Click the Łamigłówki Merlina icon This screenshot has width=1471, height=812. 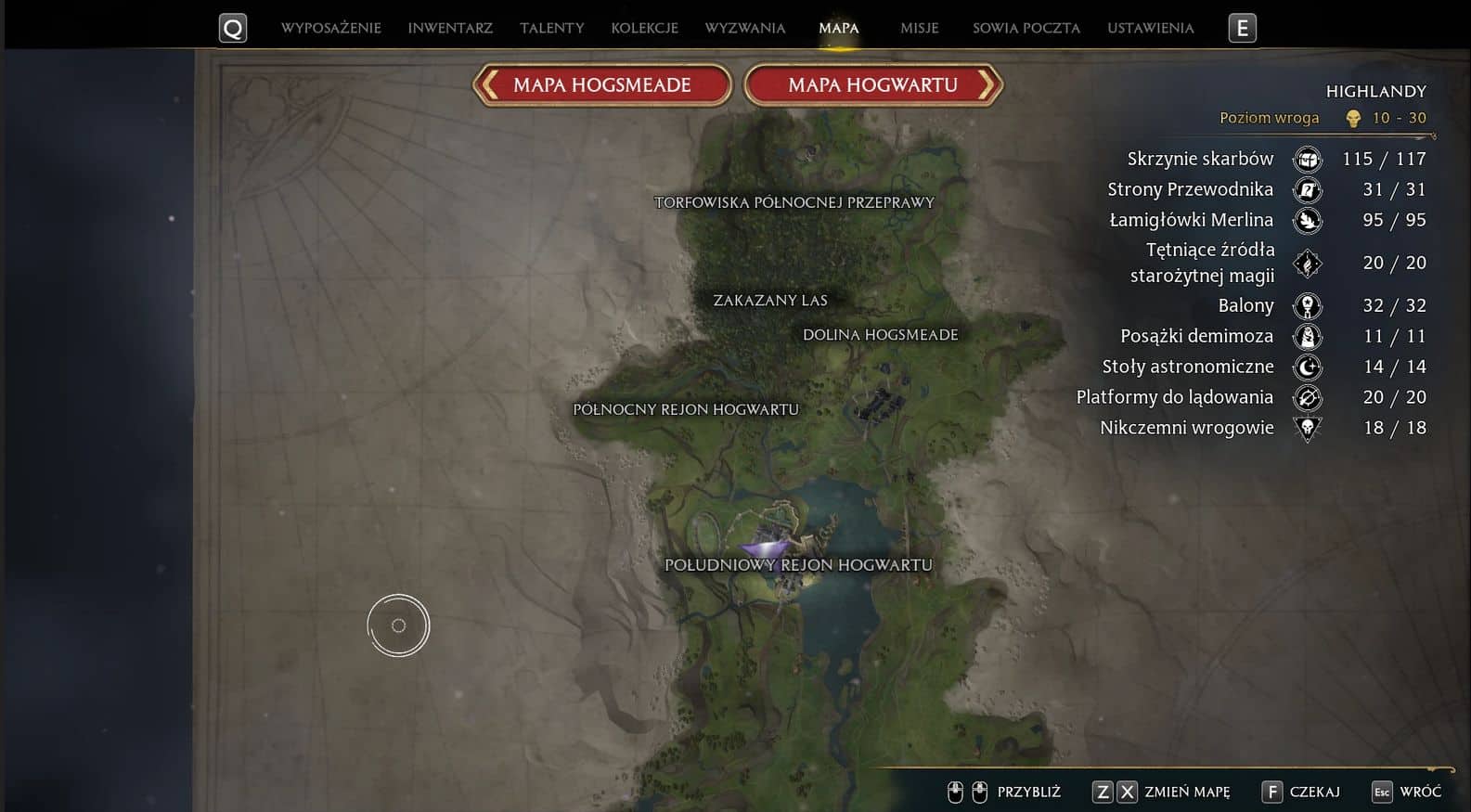(1307, 221)
